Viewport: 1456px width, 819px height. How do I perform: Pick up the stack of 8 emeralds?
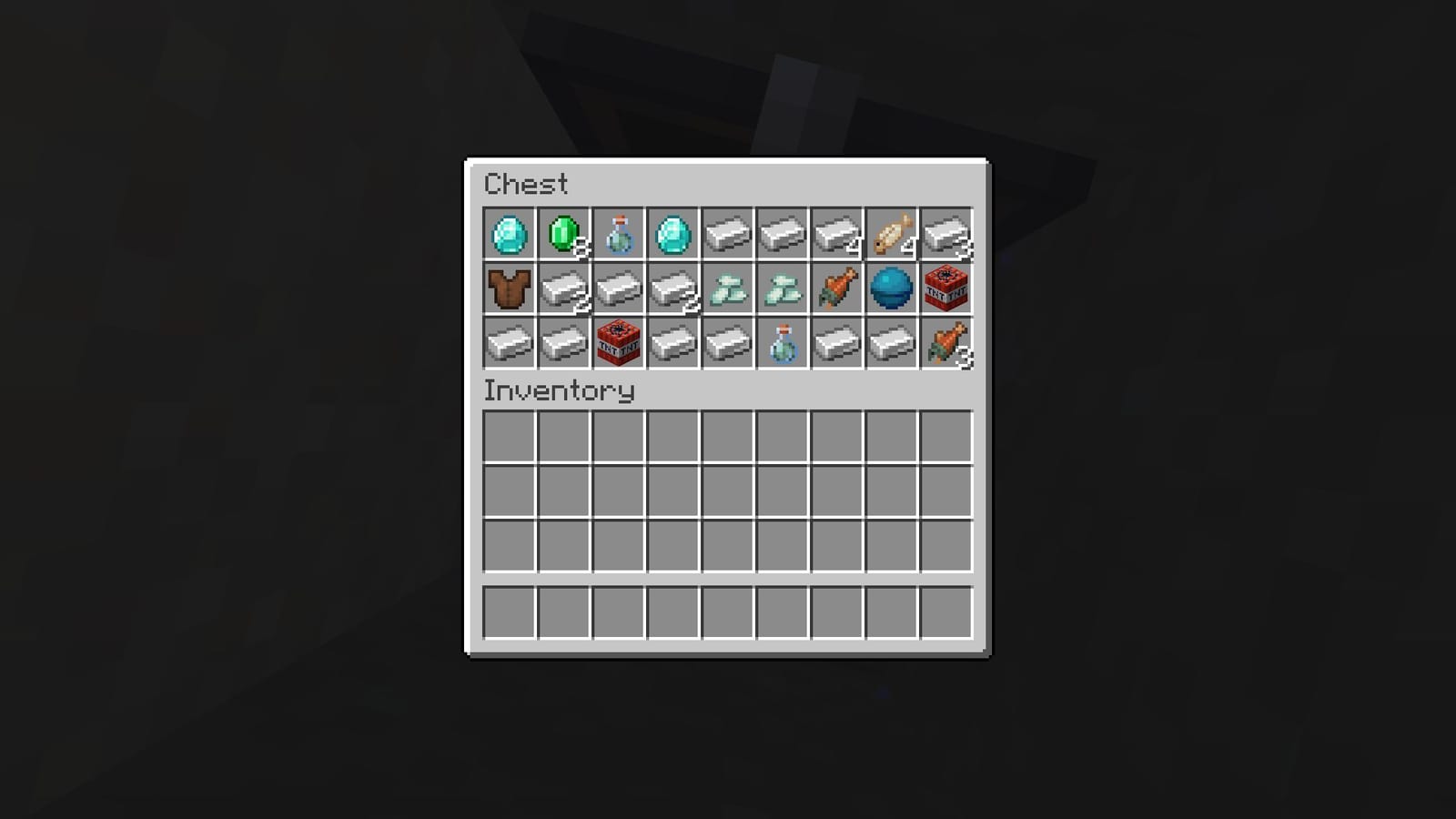coord(562,235)
